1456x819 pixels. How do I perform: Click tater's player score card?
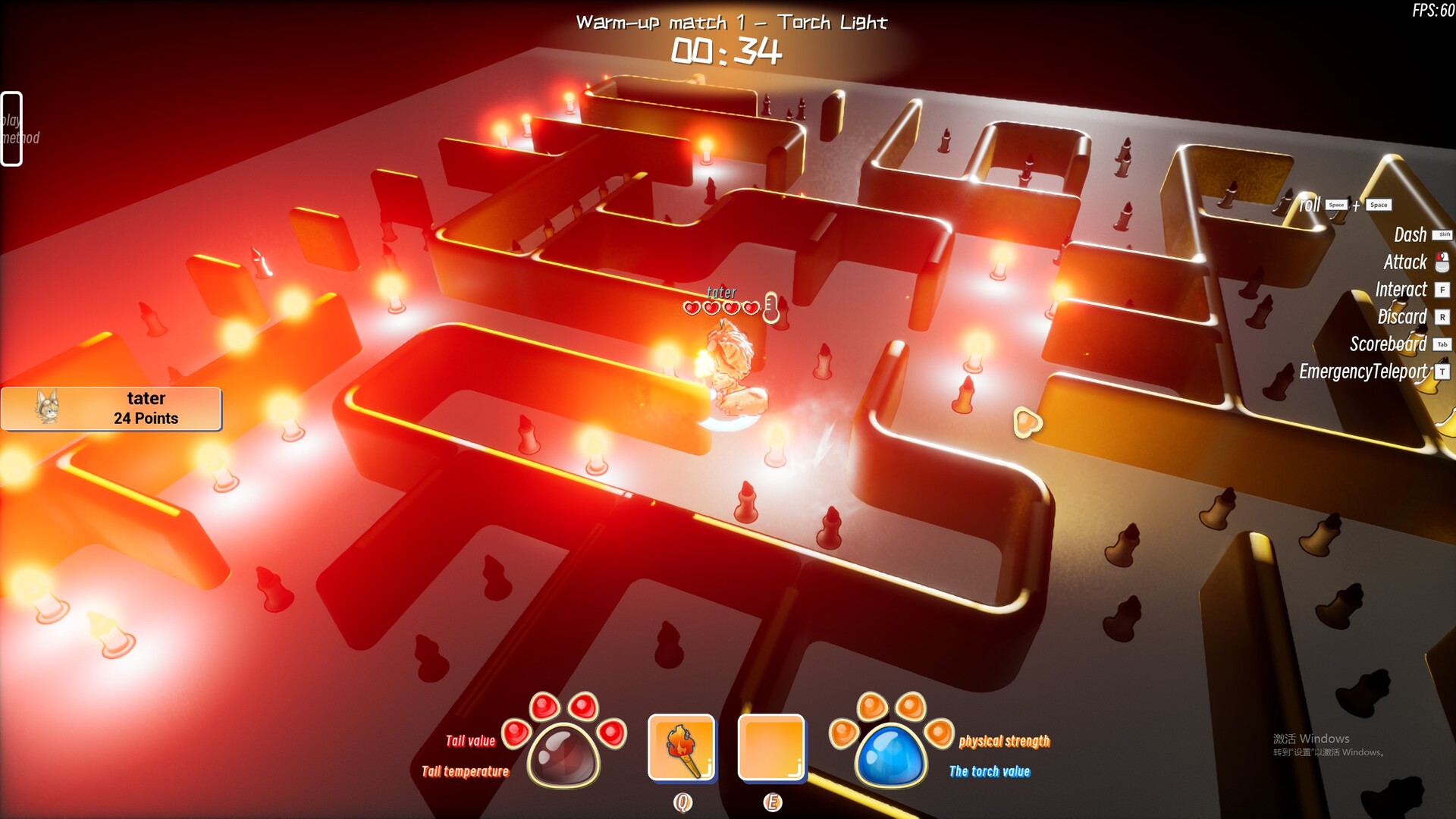pyautogui.click(x=111, y=409)
